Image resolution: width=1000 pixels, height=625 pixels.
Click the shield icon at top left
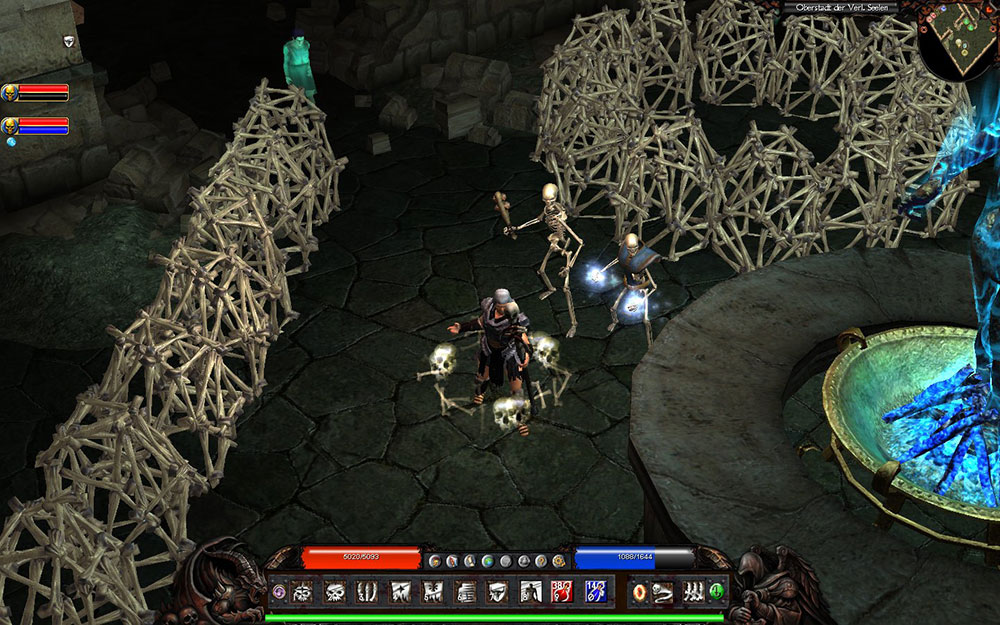pyautogui.click(x=68, y=41)
